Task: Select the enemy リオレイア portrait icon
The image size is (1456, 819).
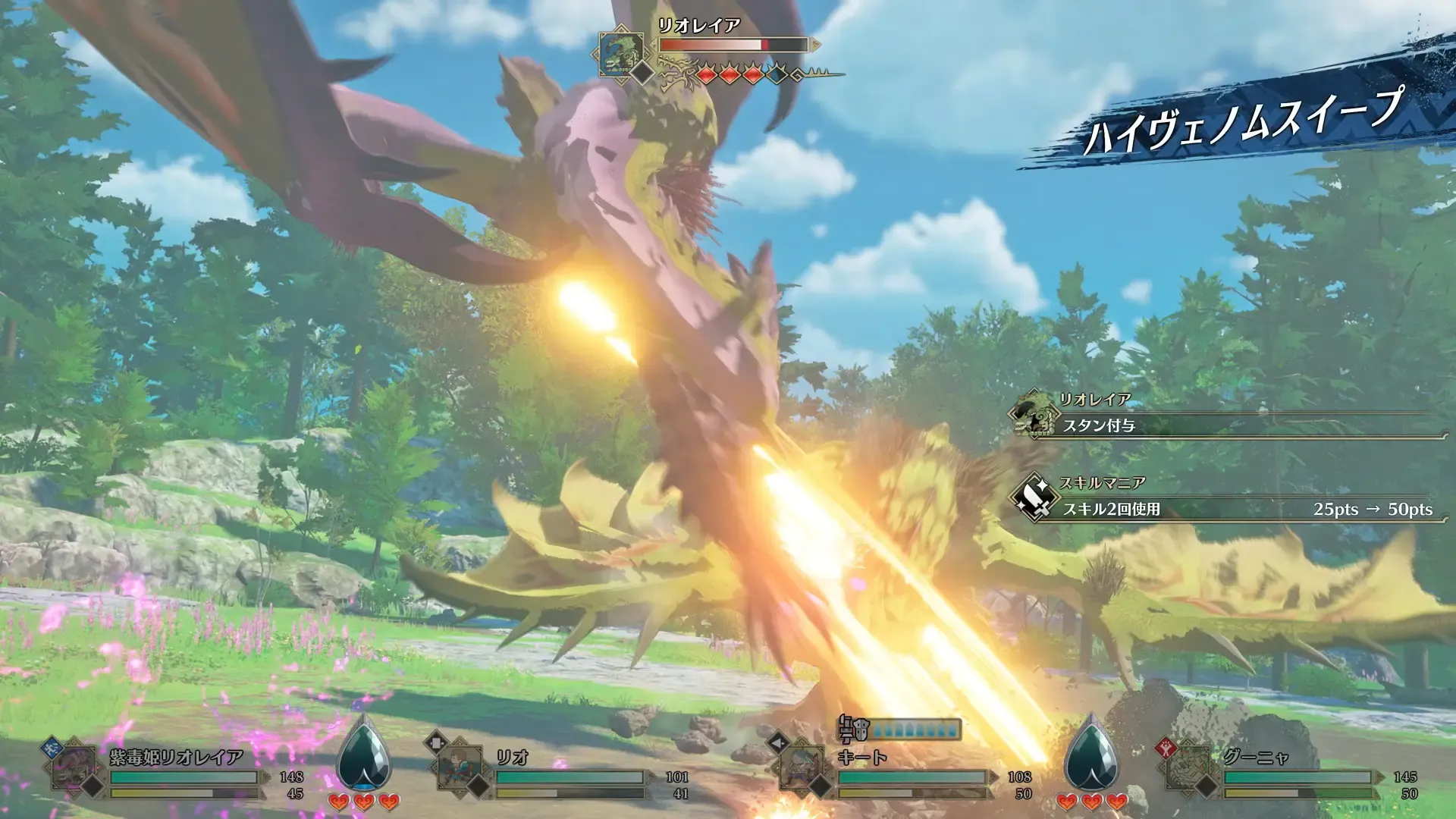Action: pos(621,53)
